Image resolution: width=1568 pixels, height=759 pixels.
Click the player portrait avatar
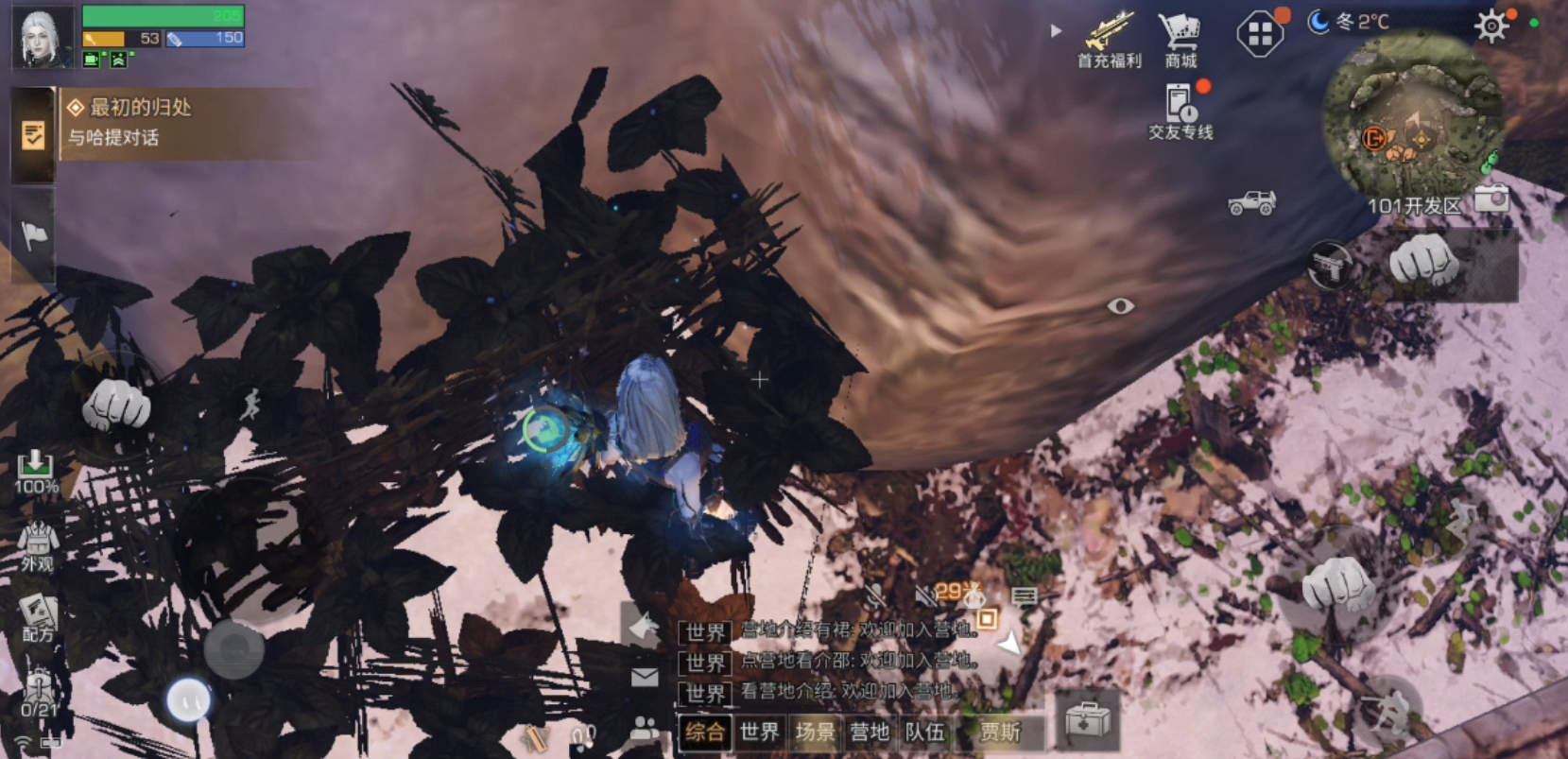[43, 38]
